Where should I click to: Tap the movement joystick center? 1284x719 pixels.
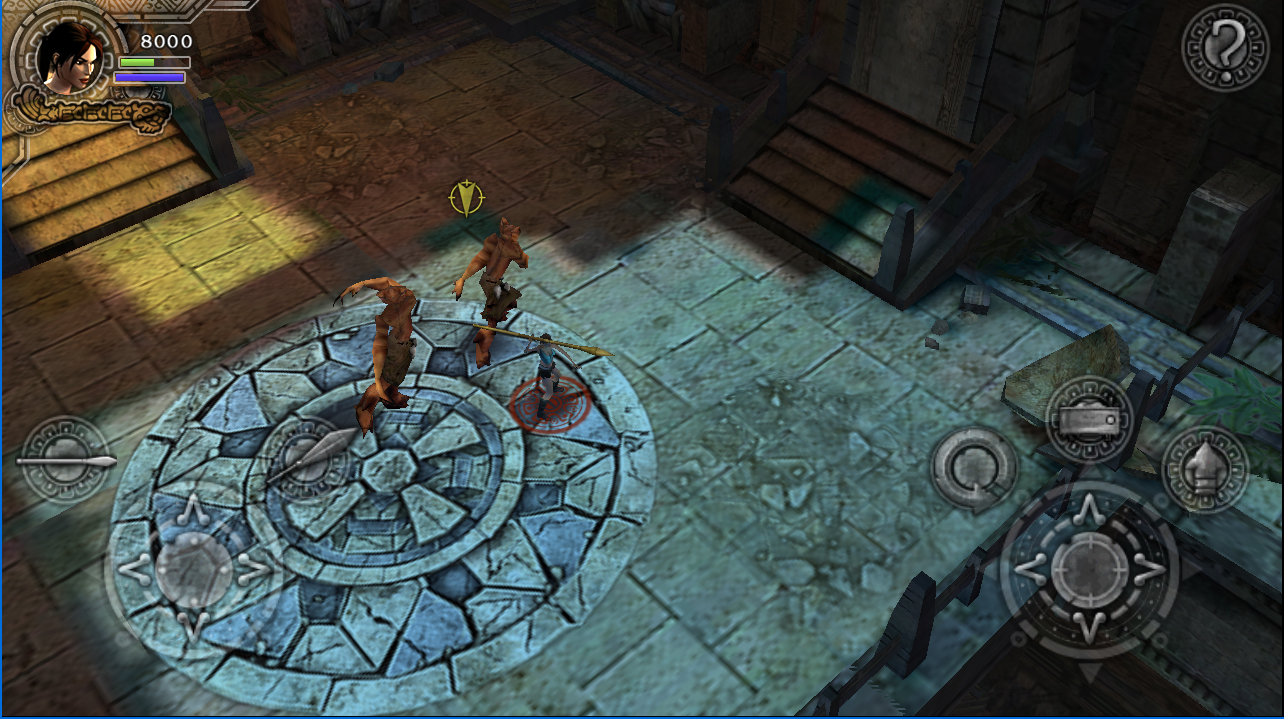pyautogui.click(x=194, y=570)
